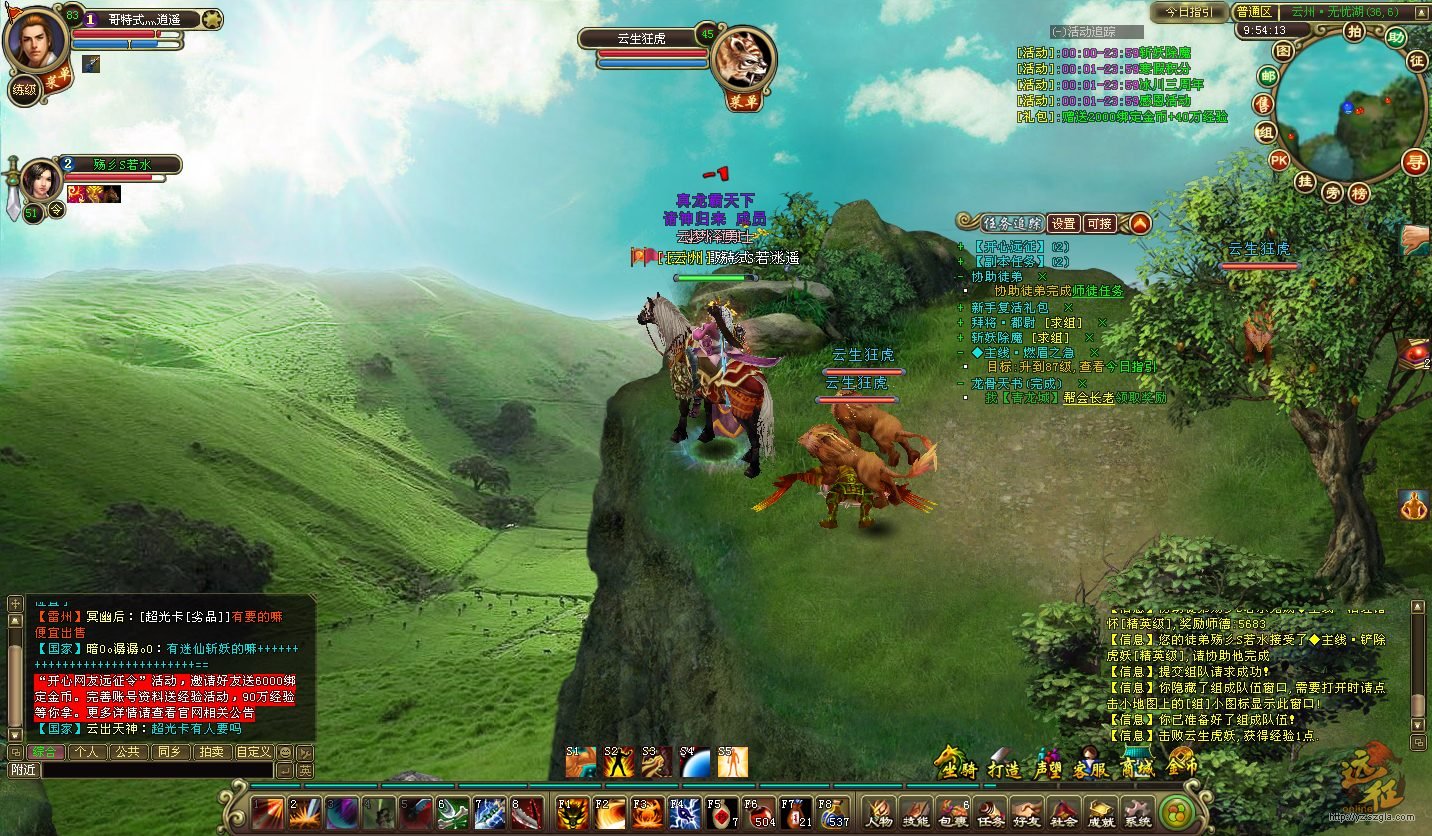Click the chat text input field
Image resolution: width=1432 pixels, height=836 pixels.
tap(155, 770)
